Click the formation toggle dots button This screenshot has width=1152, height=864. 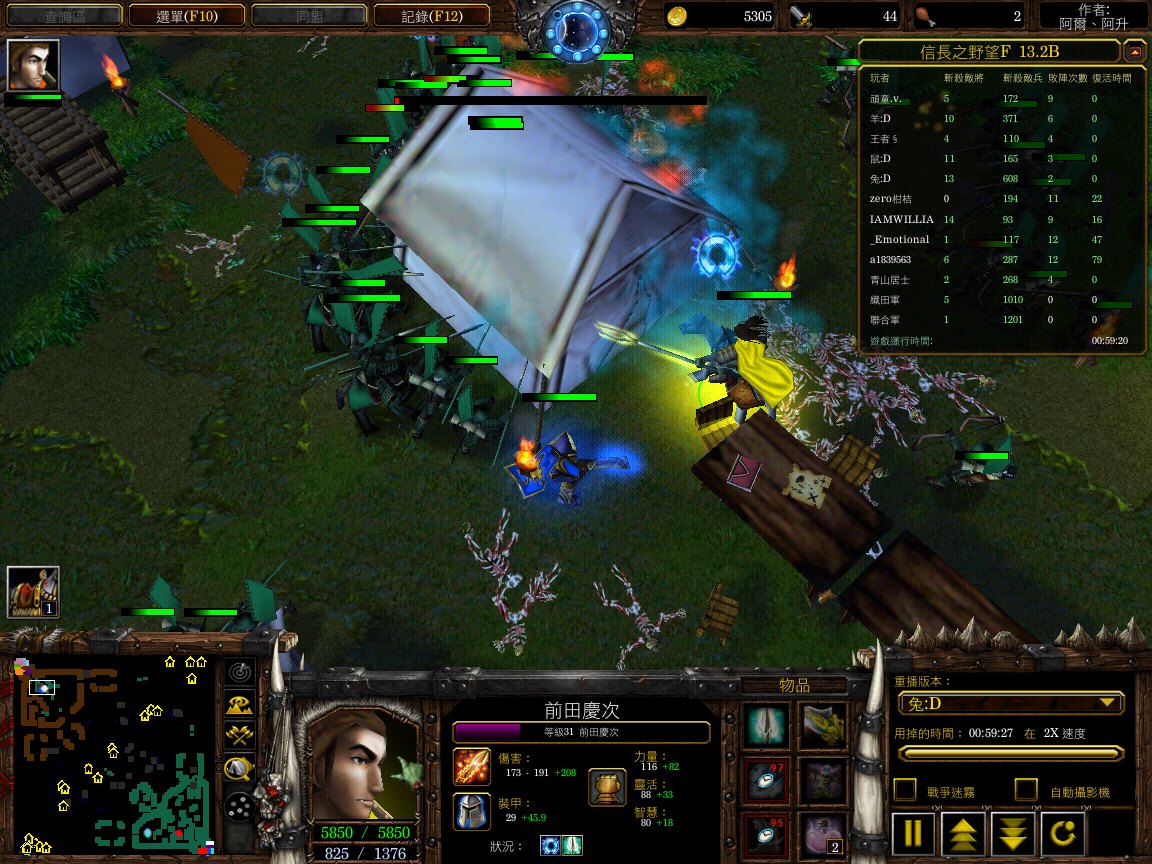238,803
